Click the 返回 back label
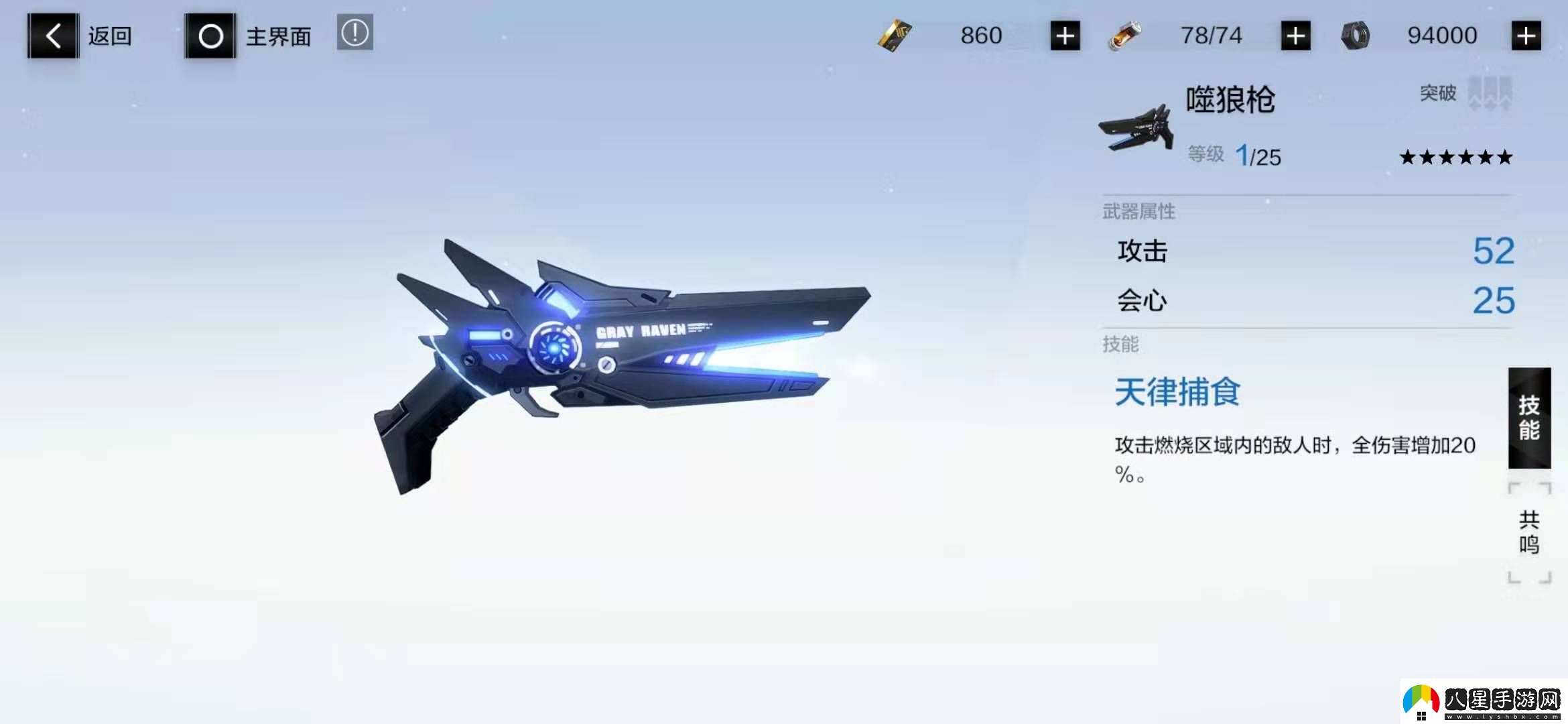This screenshot has width=1568, height=724. (x=109, y=36)
